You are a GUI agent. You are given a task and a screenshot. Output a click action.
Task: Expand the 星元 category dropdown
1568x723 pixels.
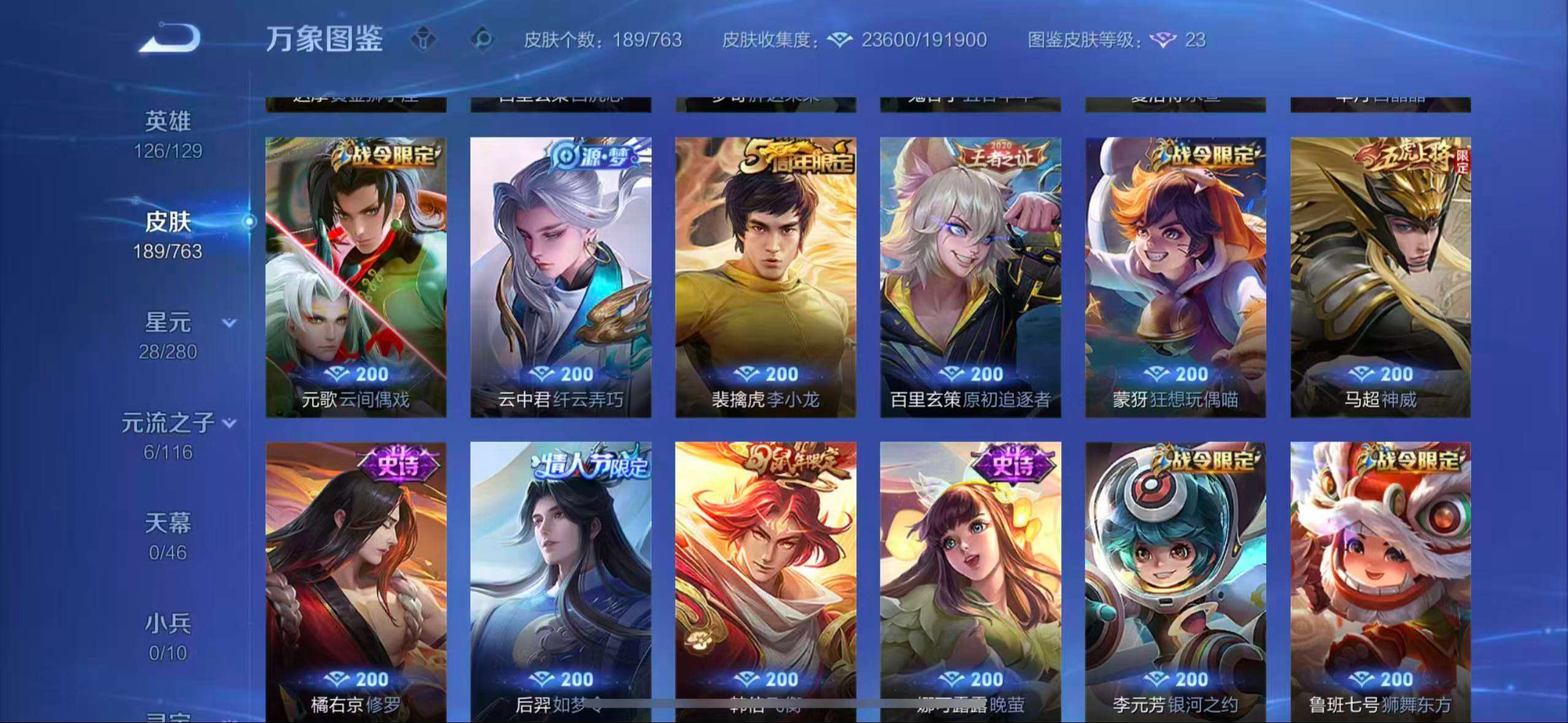[x=227, y=321]
